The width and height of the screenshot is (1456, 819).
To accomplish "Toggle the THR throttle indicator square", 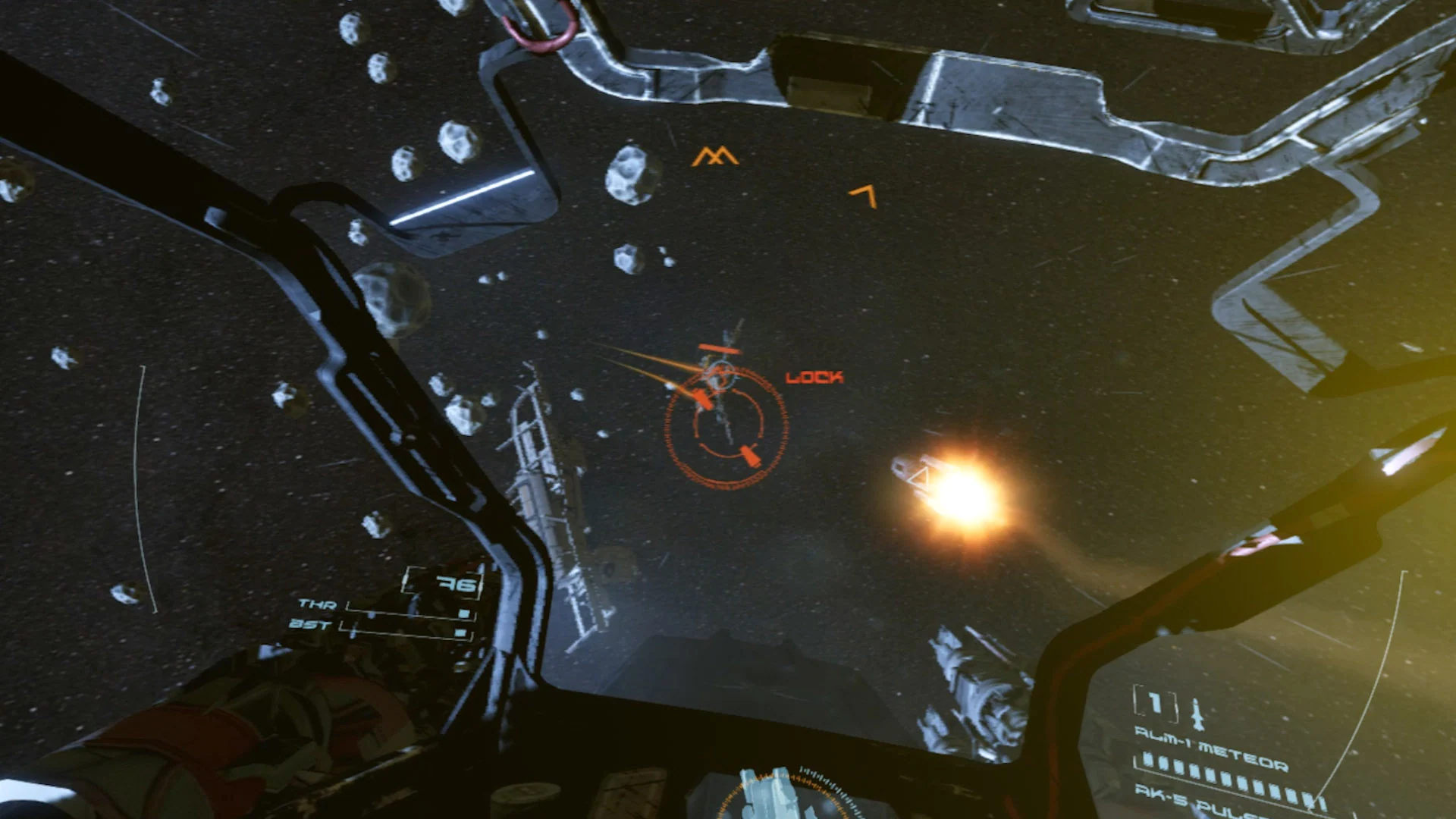I will tap(463, 612).
